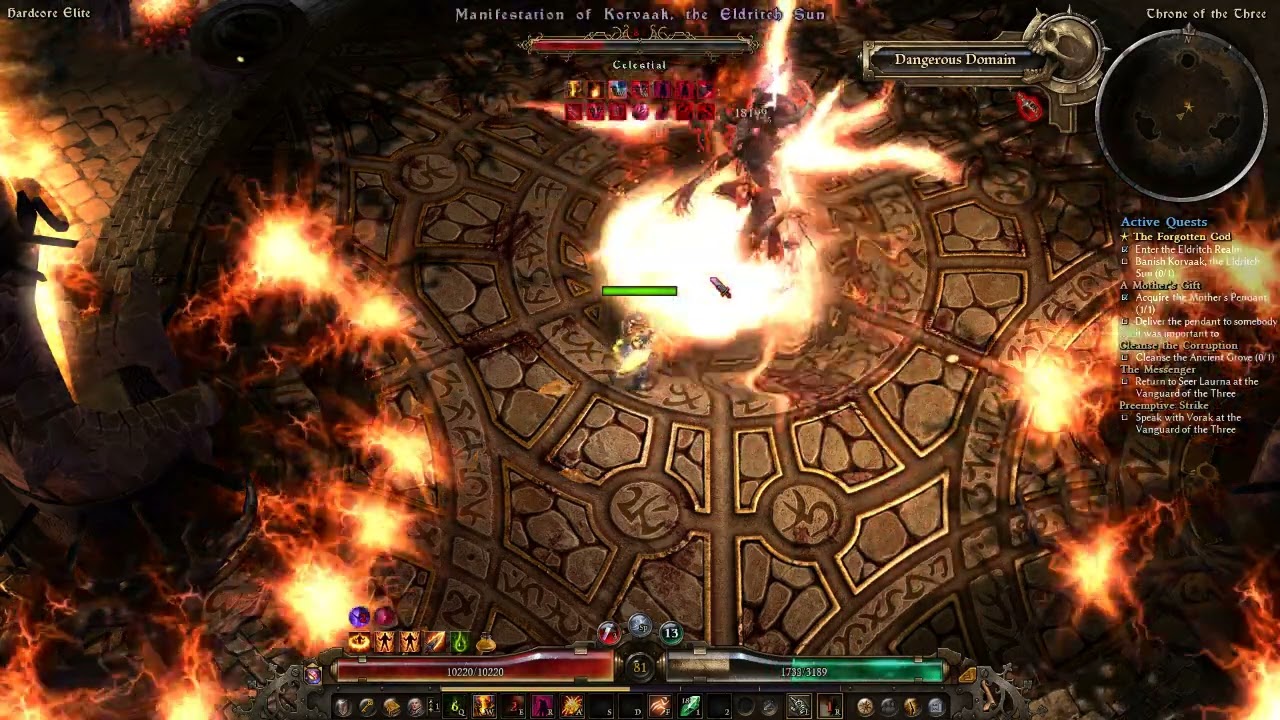Image resolution: width=1280 pixels, height=720 pixels.
Task: Select the Cleanse the Corruption quest
Action: [1178, 345]
